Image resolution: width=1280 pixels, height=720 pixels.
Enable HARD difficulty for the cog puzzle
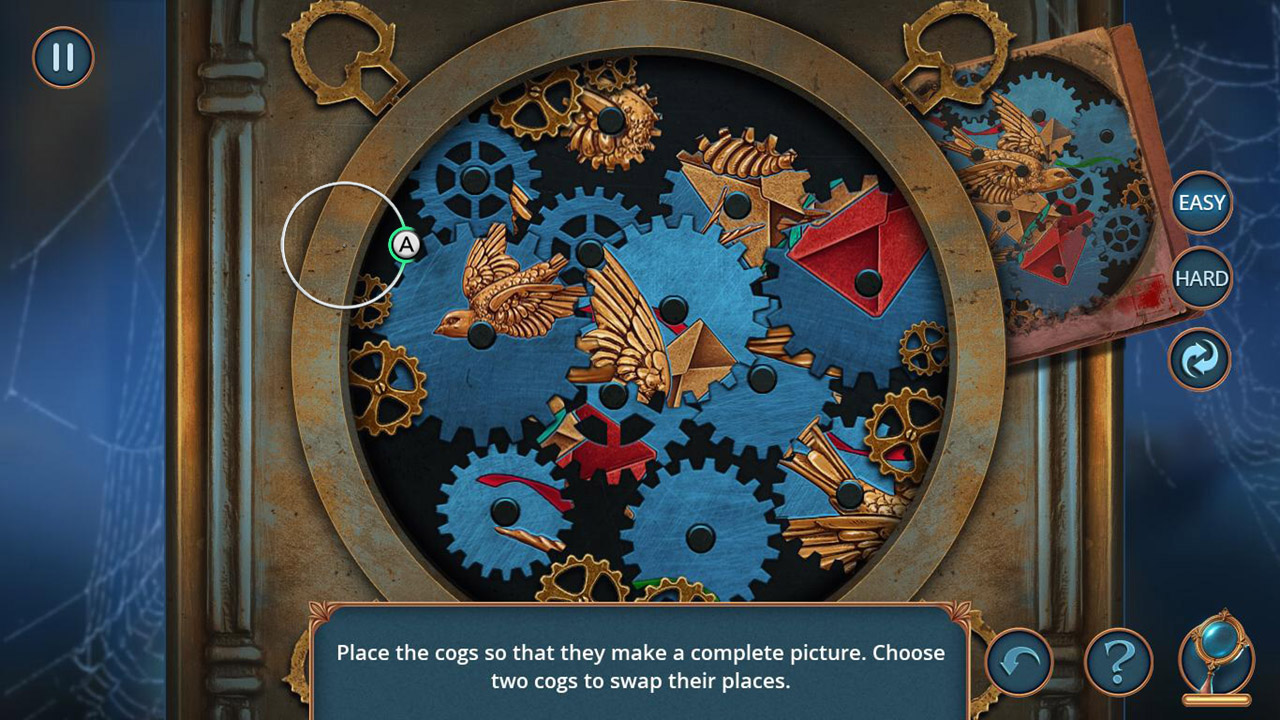tap(1200, 278)
